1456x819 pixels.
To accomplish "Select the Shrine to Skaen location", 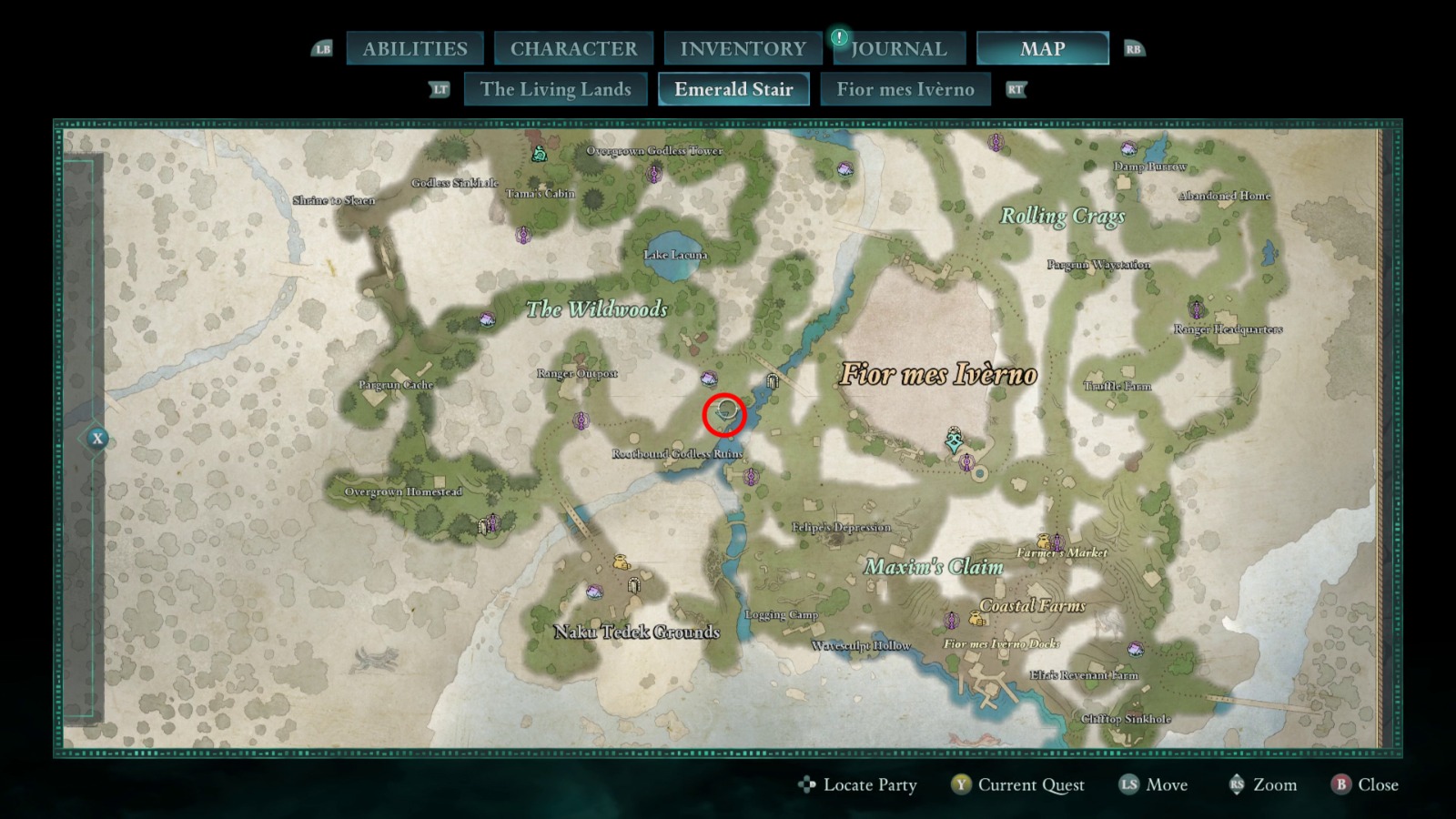I will (333, 200).
